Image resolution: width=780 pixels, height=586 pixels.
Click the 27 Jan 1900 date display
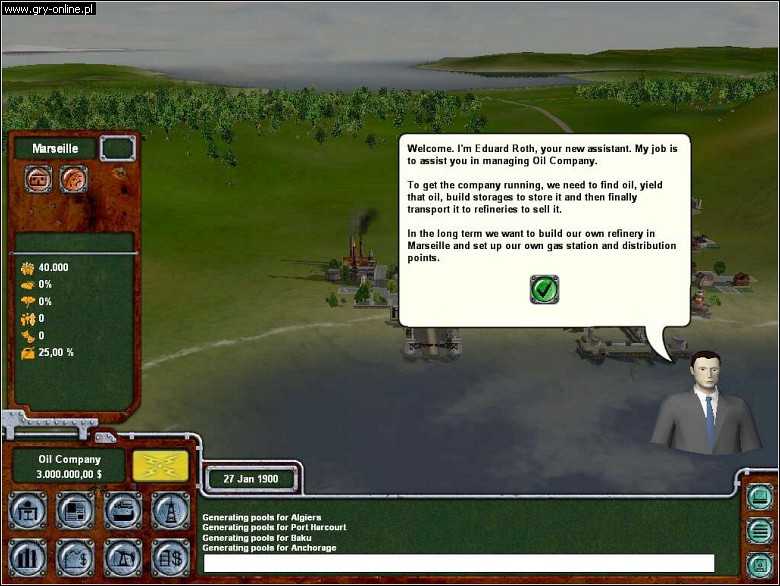click(x=250, y=478)
